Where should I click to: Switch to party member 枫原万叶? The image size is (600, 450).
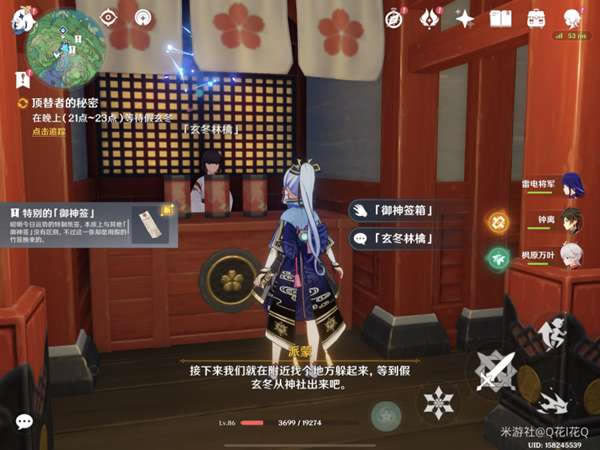click(571, 254)
